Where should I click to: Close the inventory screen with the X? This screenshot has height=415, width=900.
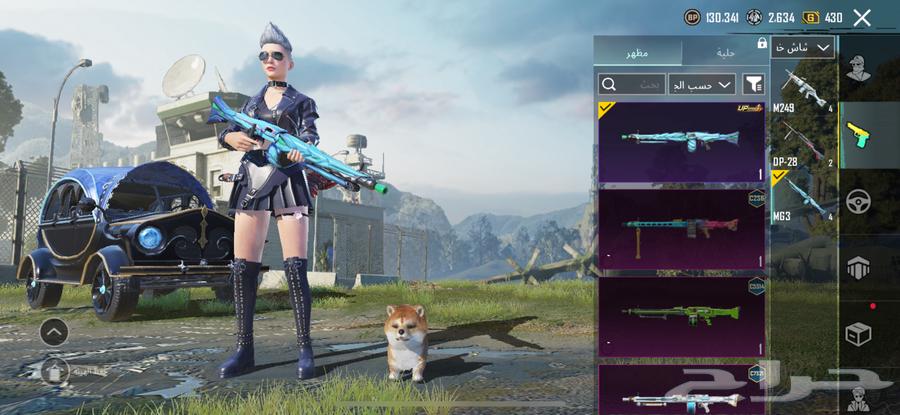click(x=861, y=17)
